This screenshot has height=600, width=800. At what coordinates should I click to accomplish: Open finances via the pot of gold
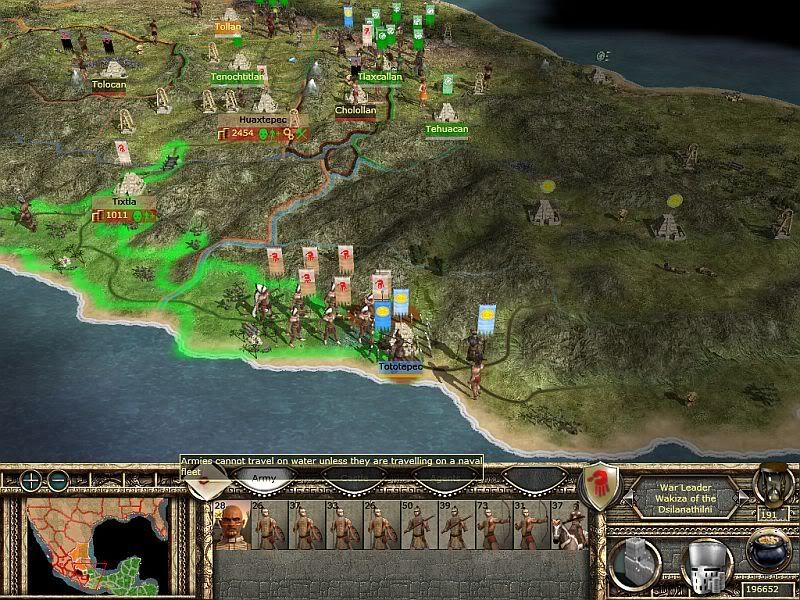[768, 551]
